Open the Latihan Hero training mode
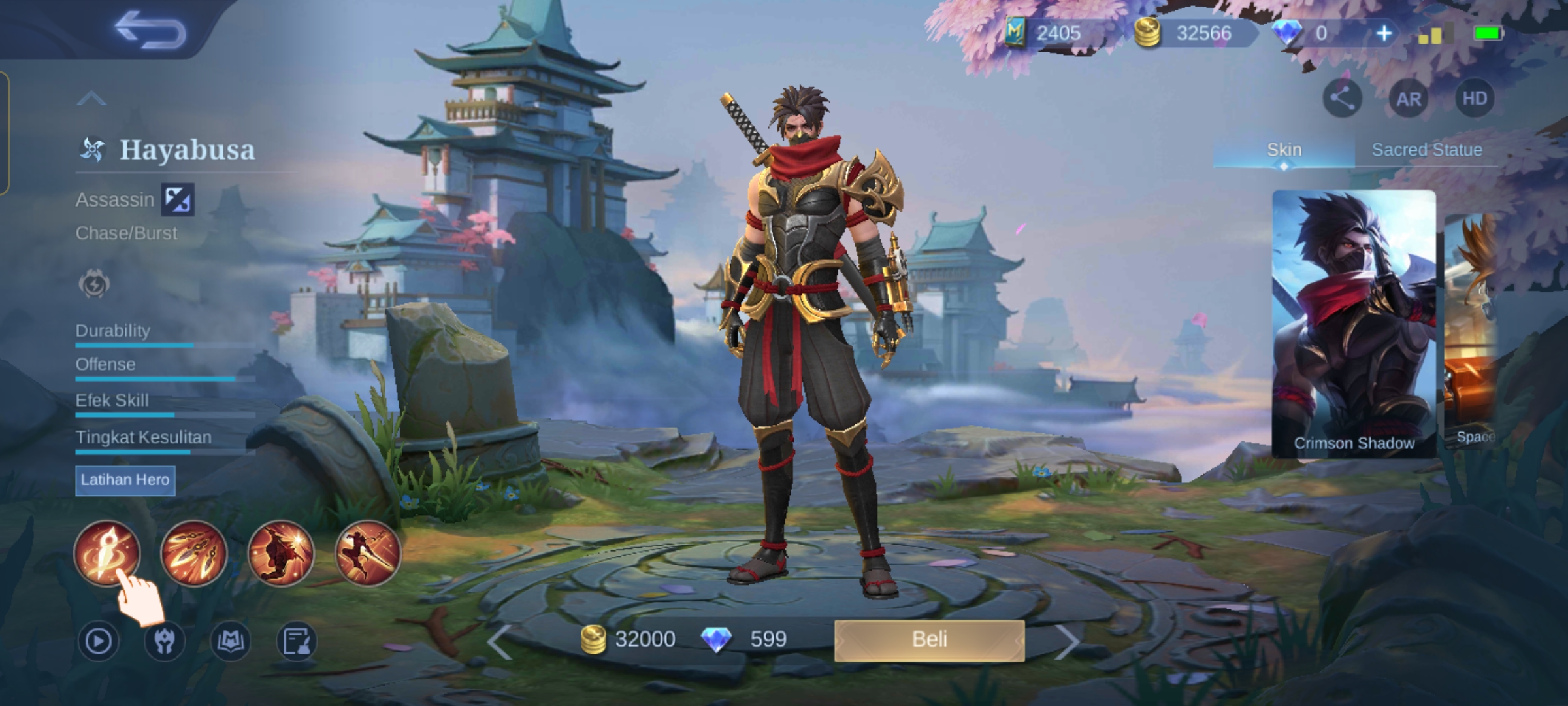Screen dimensions: 1568x706 [x=125, y=480]
